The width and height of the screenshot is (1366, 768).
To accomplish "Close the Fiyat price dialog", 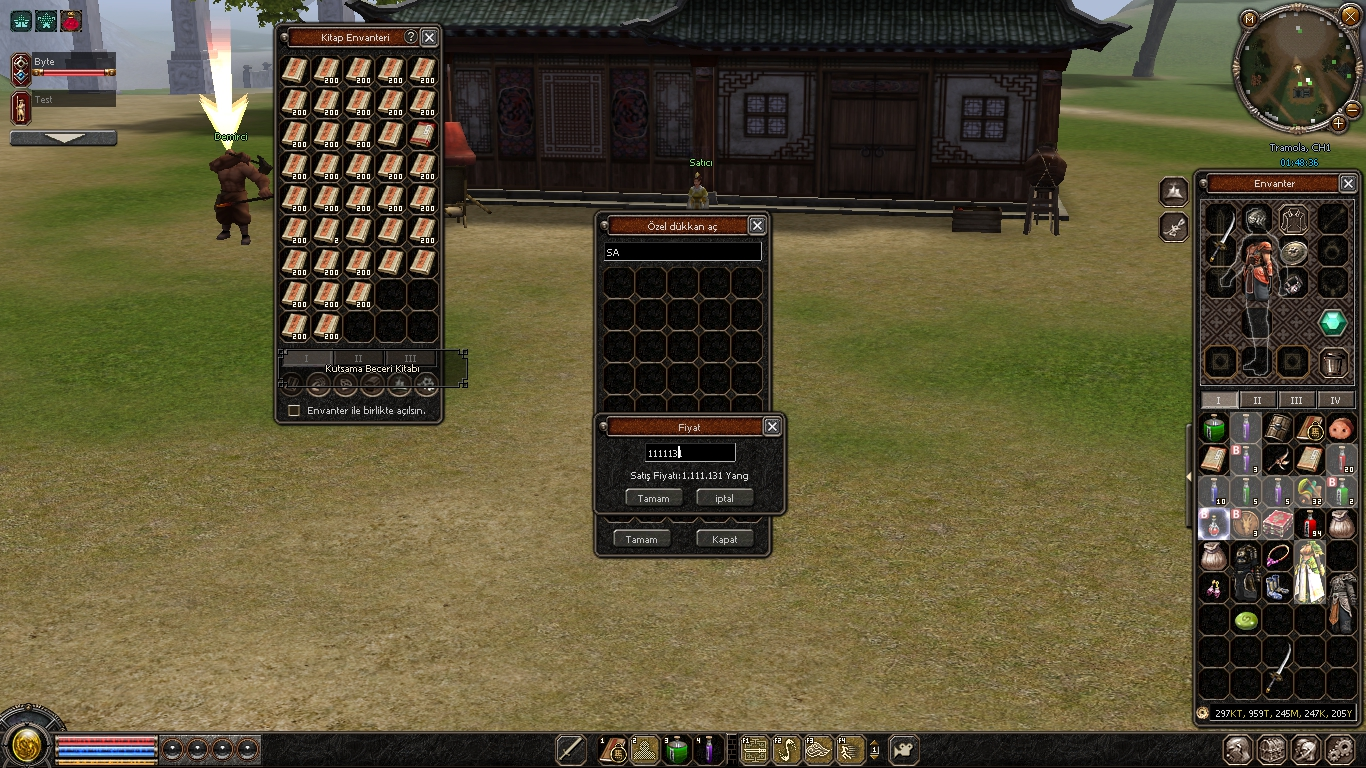I will pos(772,427).
